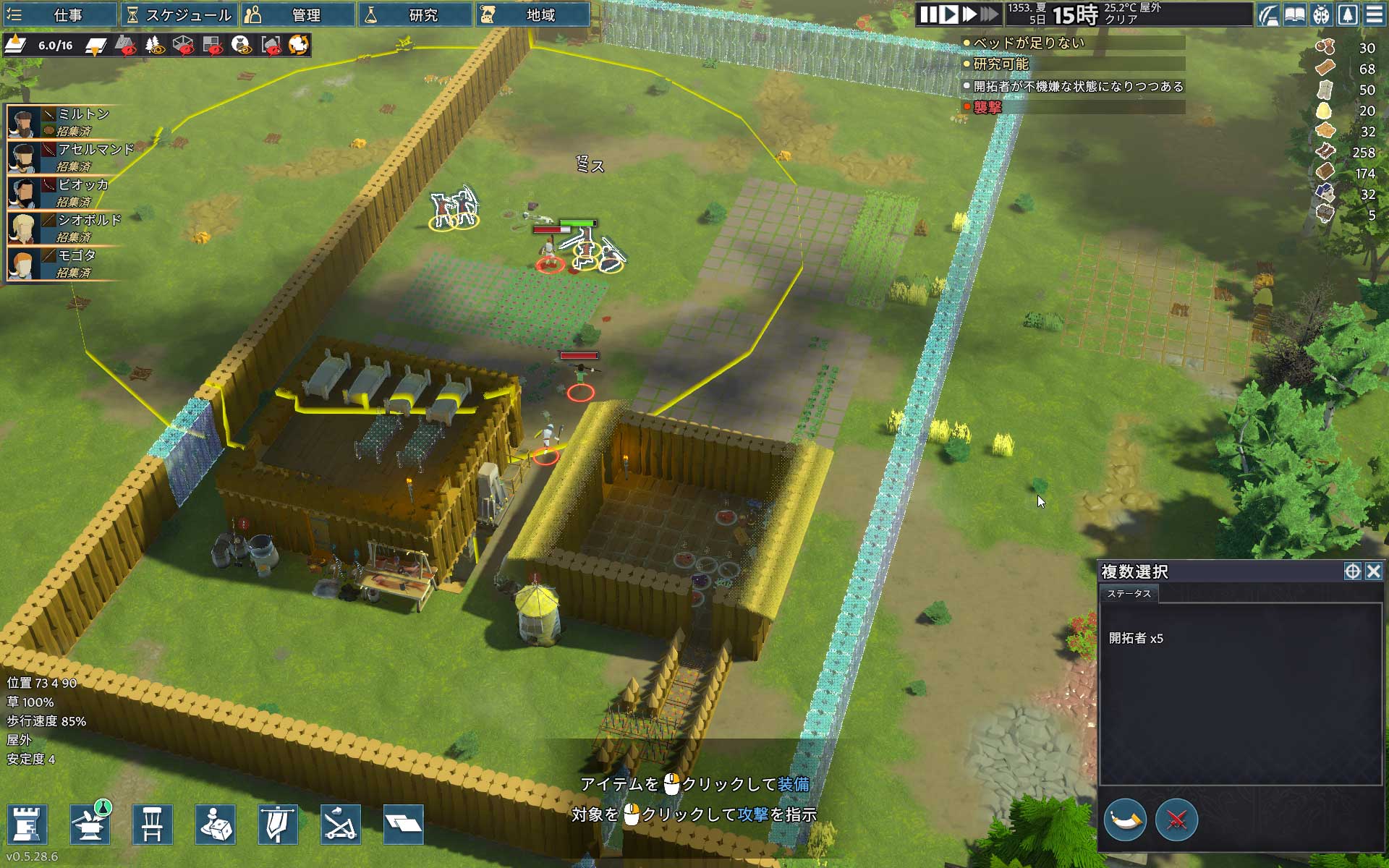Open the ベッドが足りない alert
1389x868 pixels.
click(1029, 43)
